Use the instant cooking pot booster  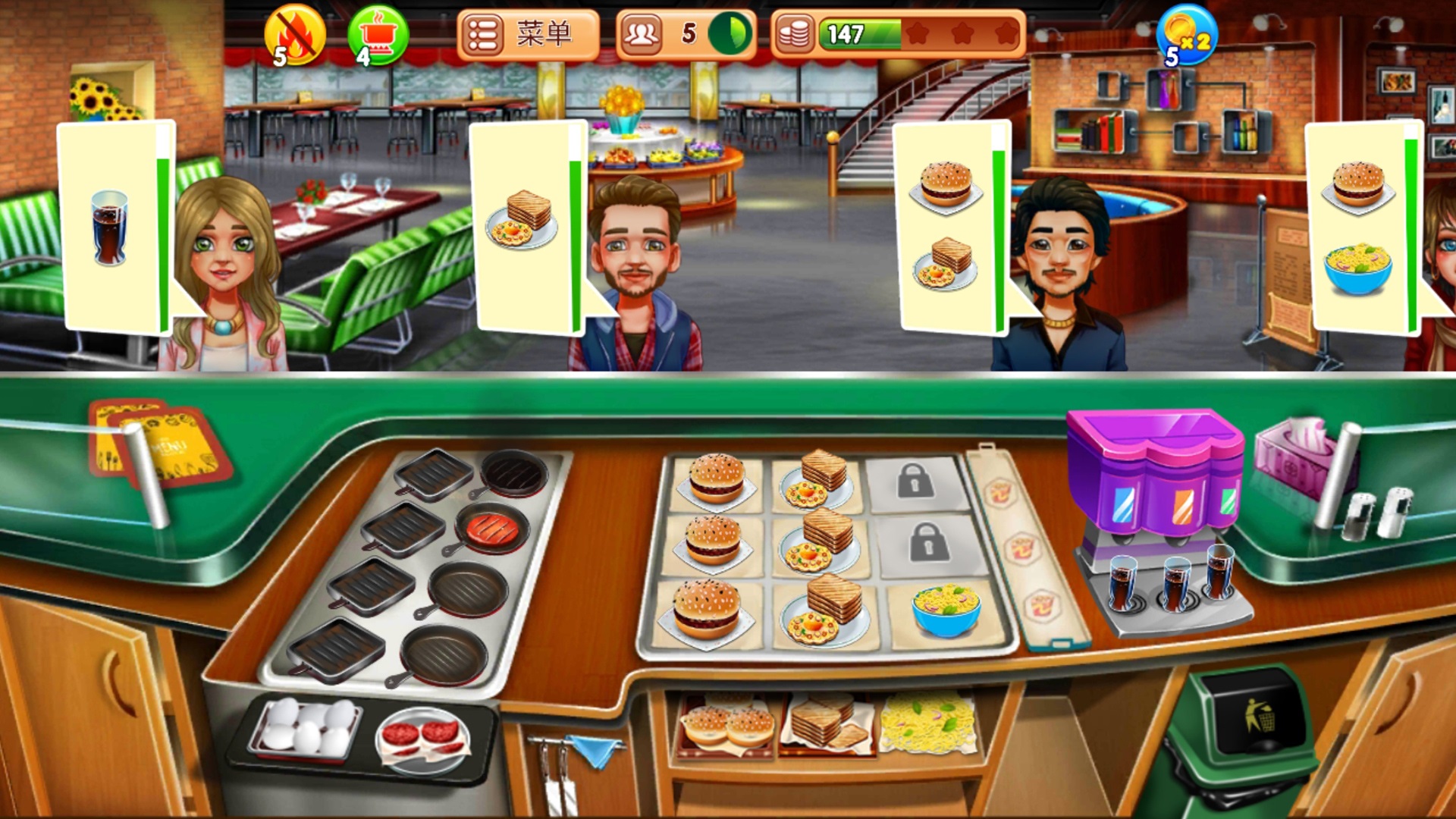coord(377,35)
